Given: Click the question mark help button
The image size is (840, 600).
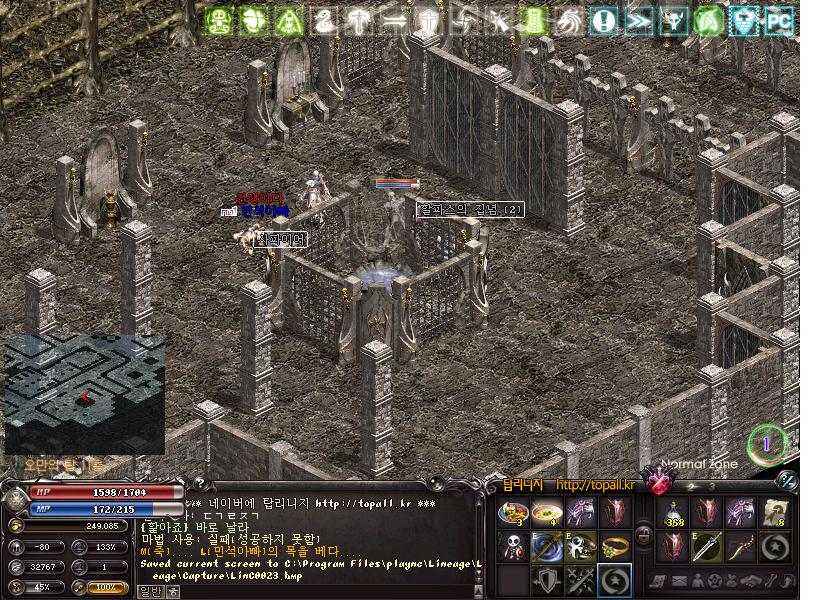Looking at the screenshot, I should [x=198, y=483].
